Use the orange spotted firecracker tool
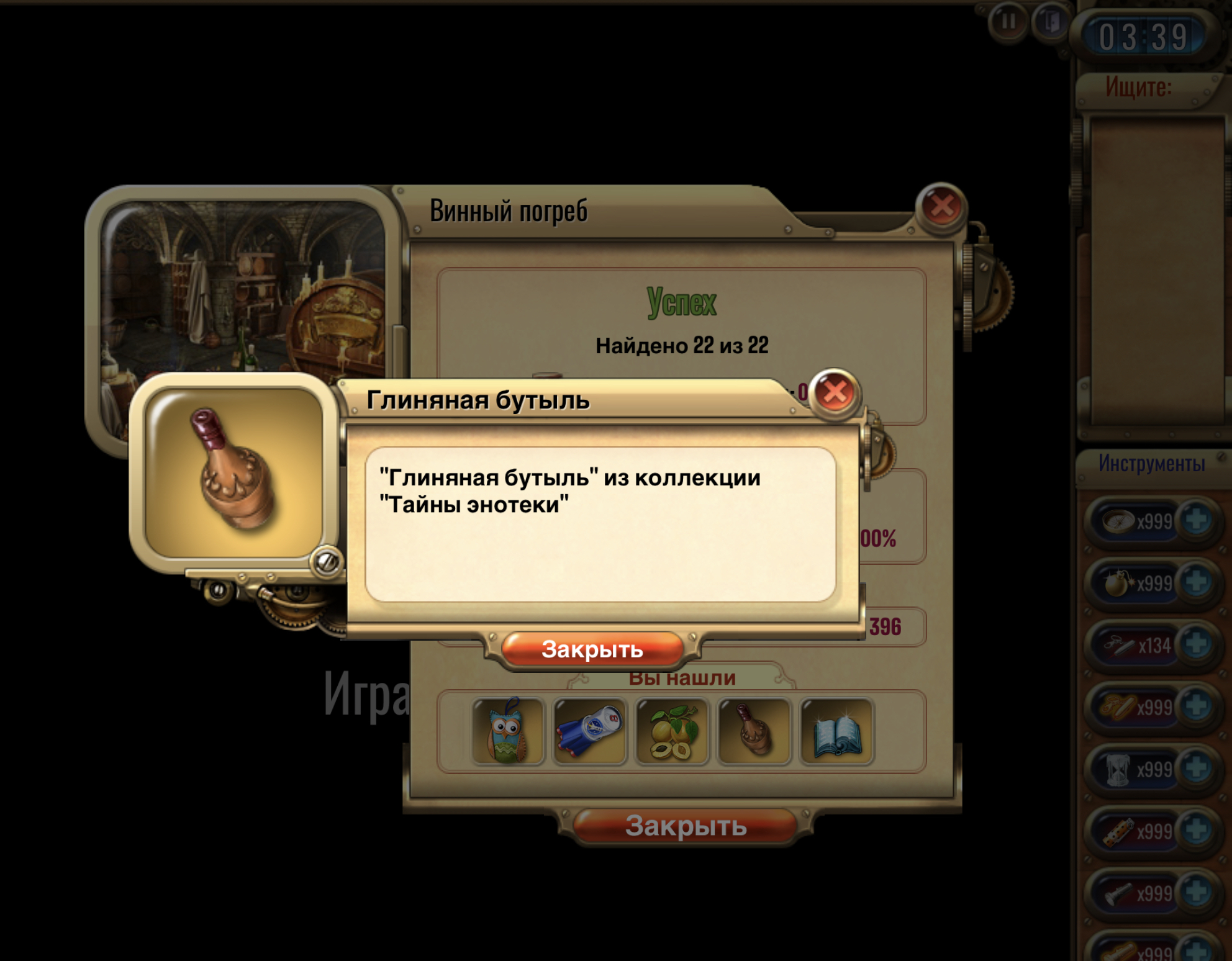The width and height of the screenshot is (1232, 961). [x=1118, y=831]
